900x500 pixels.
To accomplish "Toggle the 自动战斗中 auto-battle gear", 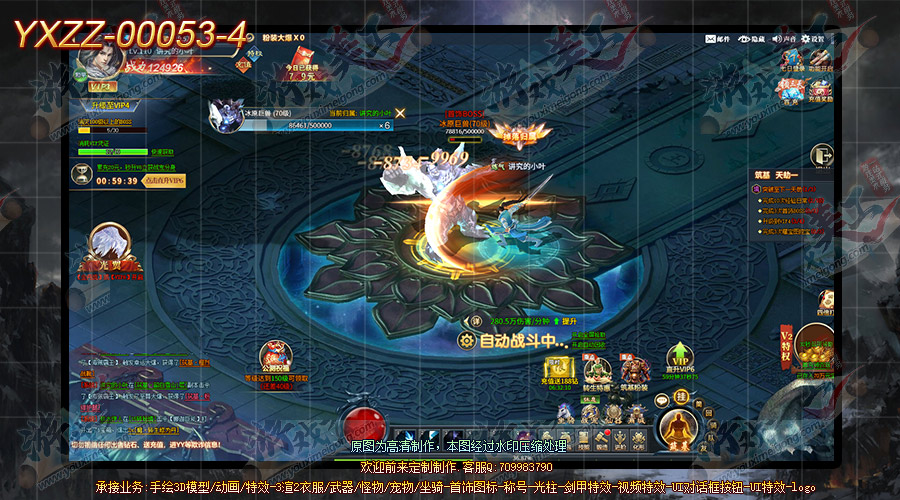I will pos(466,341).
